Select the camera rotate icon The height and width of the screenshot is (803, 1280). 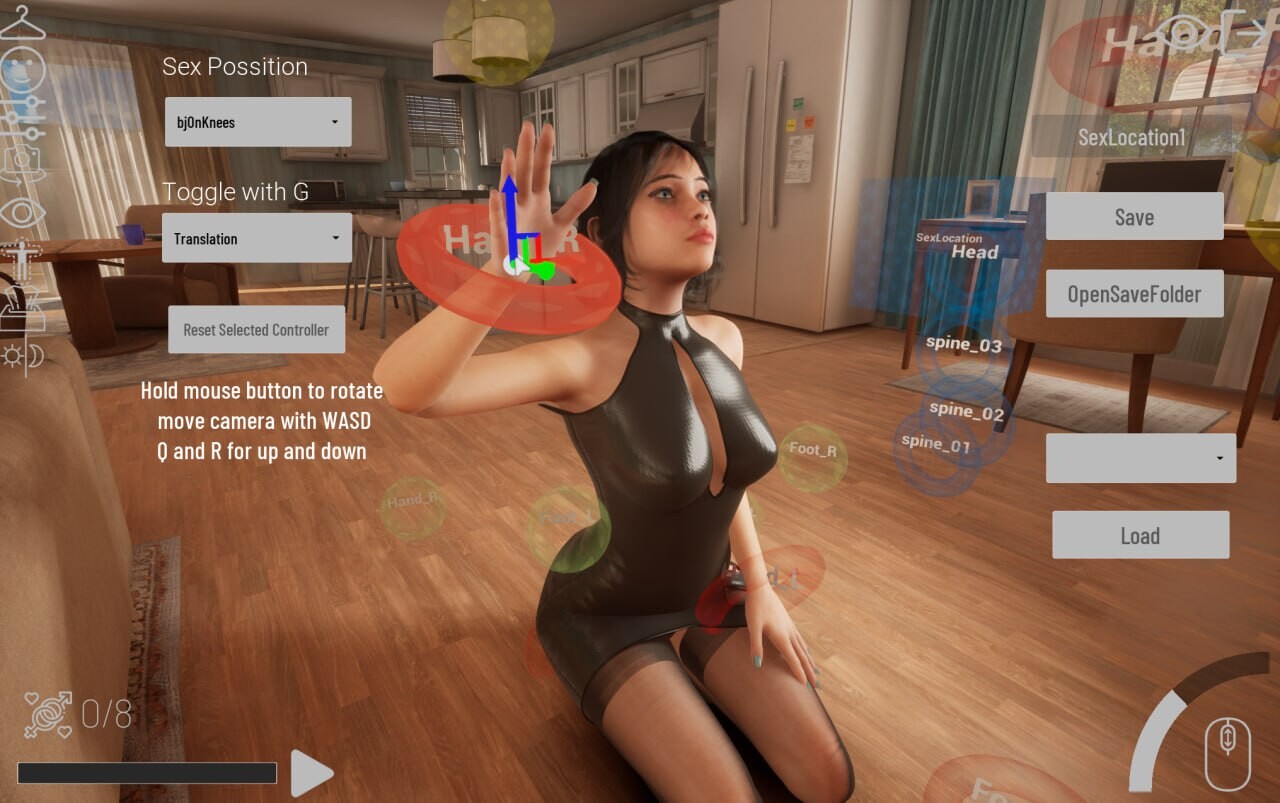pyautogui.click(x=22, y=163)
